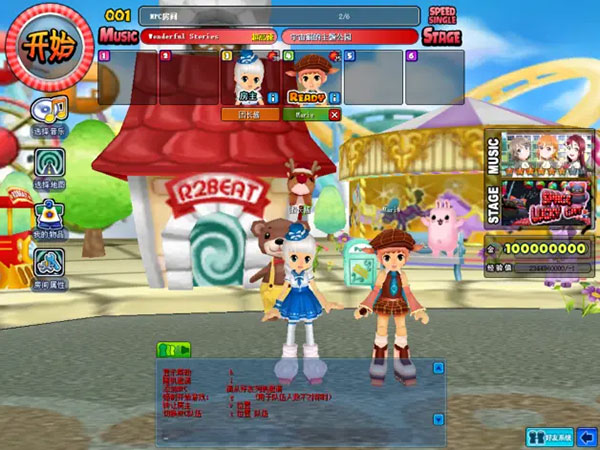Kick player Marty with the red X
600x450 pixels.
pos(334,115)
